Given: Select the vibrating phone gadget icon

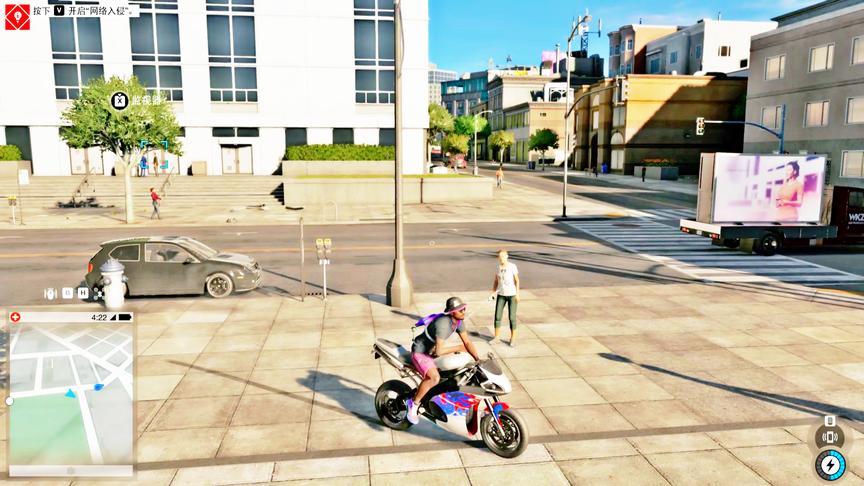Looking at the screenshot, I should [829, 437].
